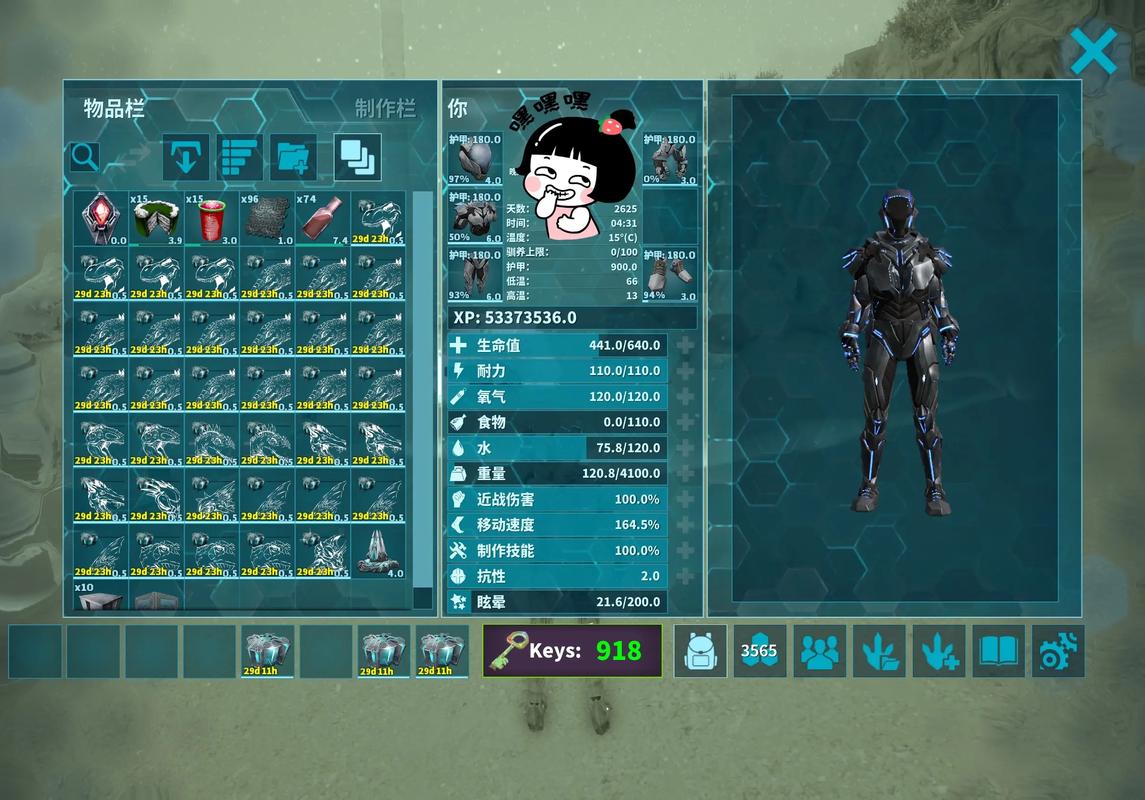Select the equipped chestpiece armor slot

point(474,217)
